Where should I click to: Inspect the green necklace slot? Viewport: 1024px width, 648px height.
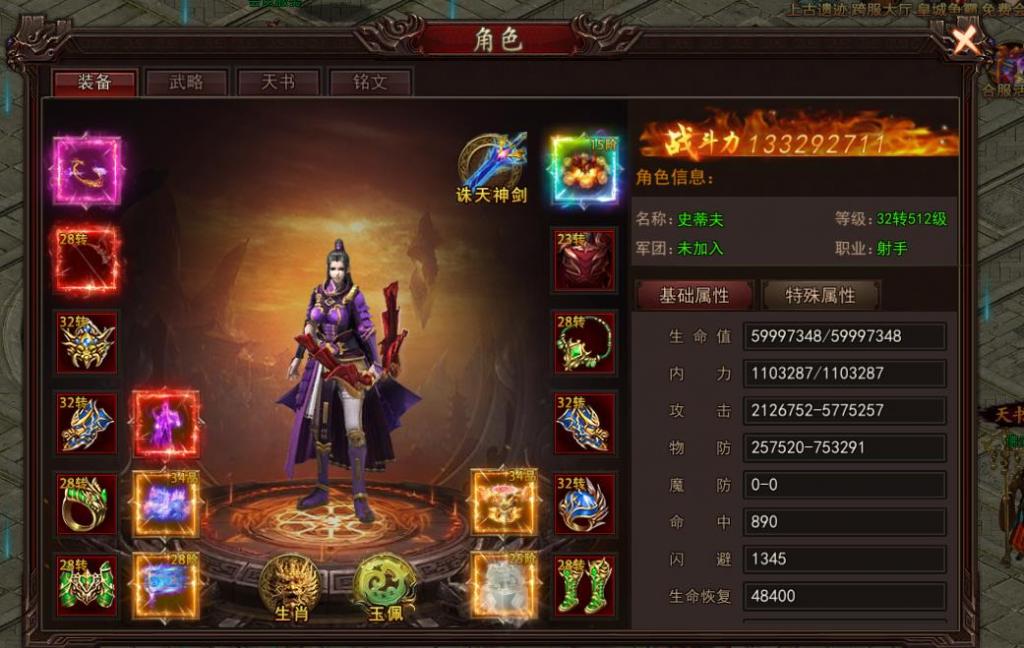pyautogui.click(x=585, y=341)
